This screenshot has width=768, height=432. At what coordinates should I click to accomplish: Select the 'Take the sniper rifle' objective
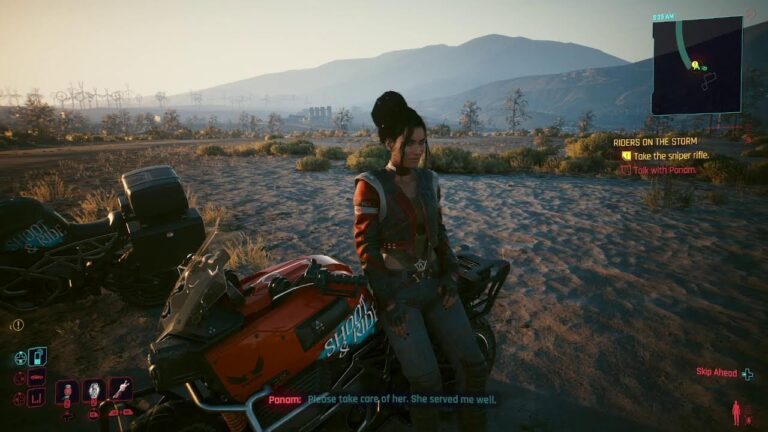pyautogui.click(x=671, y=156)
